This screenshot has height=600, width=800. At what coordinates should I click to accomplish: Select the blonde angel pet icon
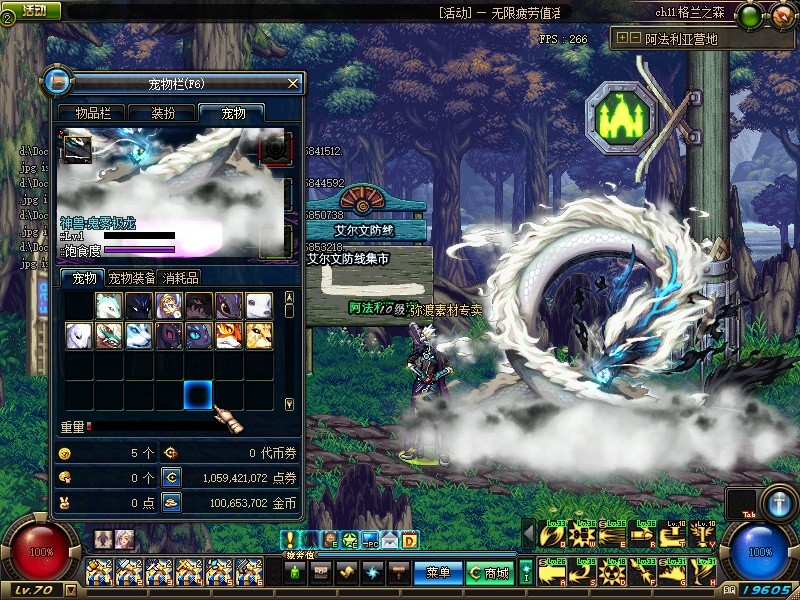click(169, 305)
